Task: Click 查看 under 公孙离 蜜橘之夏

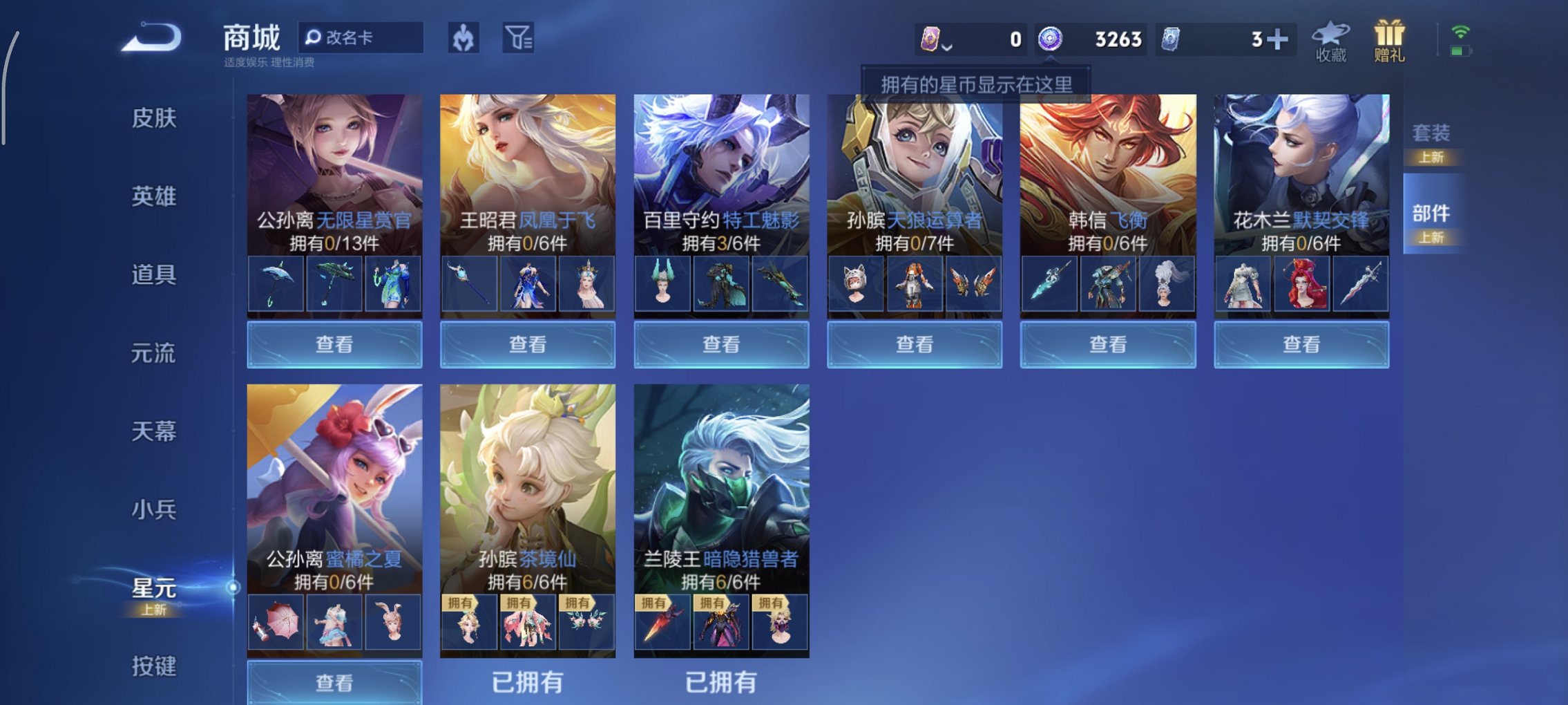Action: (x=334, y=681)
